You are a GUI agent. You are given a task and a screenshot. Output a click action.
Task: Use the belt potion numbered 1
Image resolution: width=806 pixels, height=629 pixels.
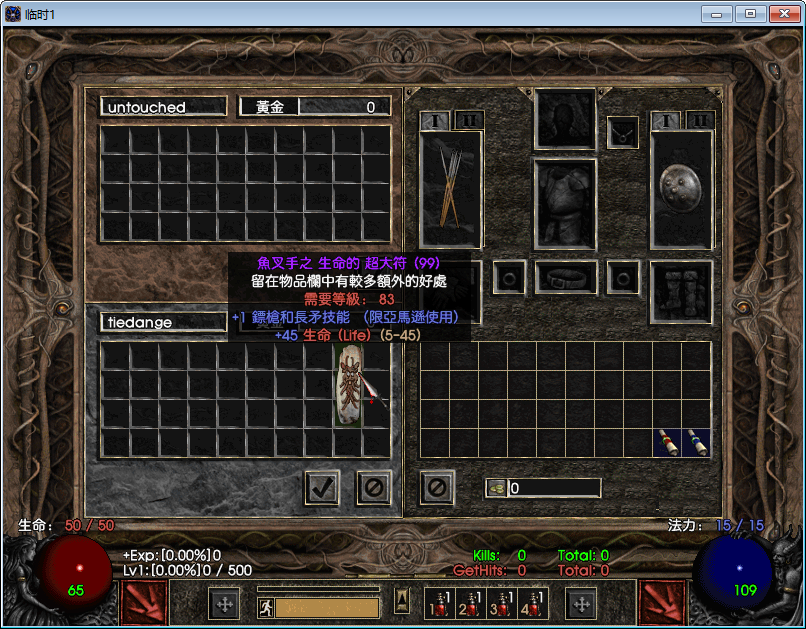440,603
